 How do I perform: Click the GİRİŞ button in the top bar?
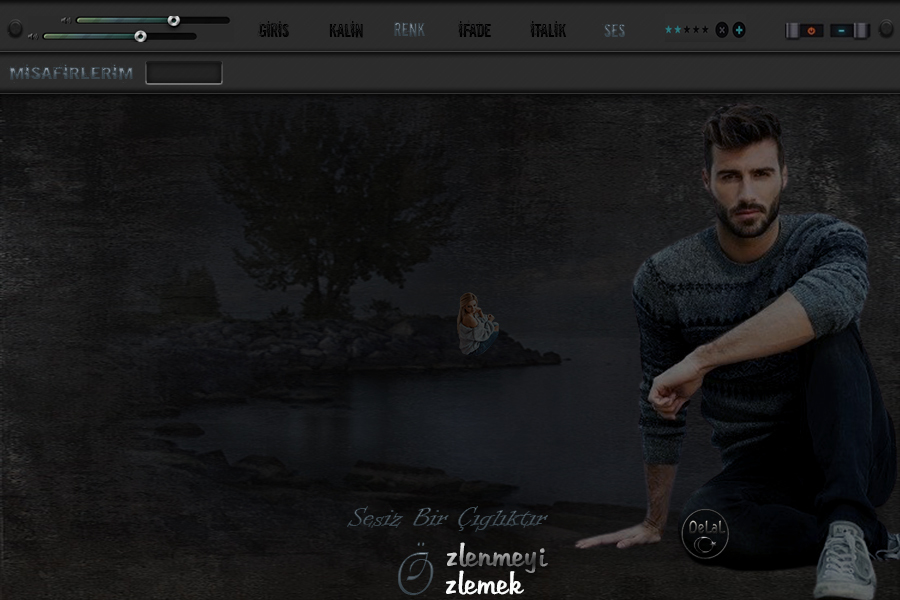point(273,31)
